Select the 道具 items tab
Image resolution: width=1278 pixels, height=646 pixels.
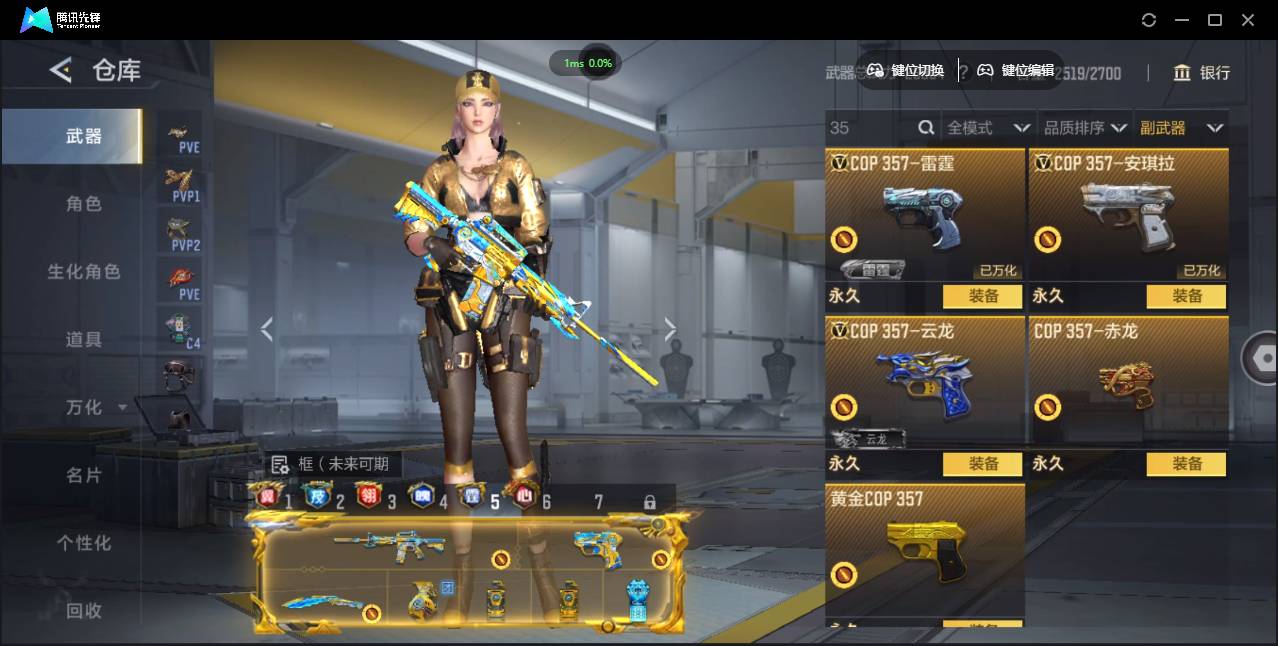[x=84, y=340]
